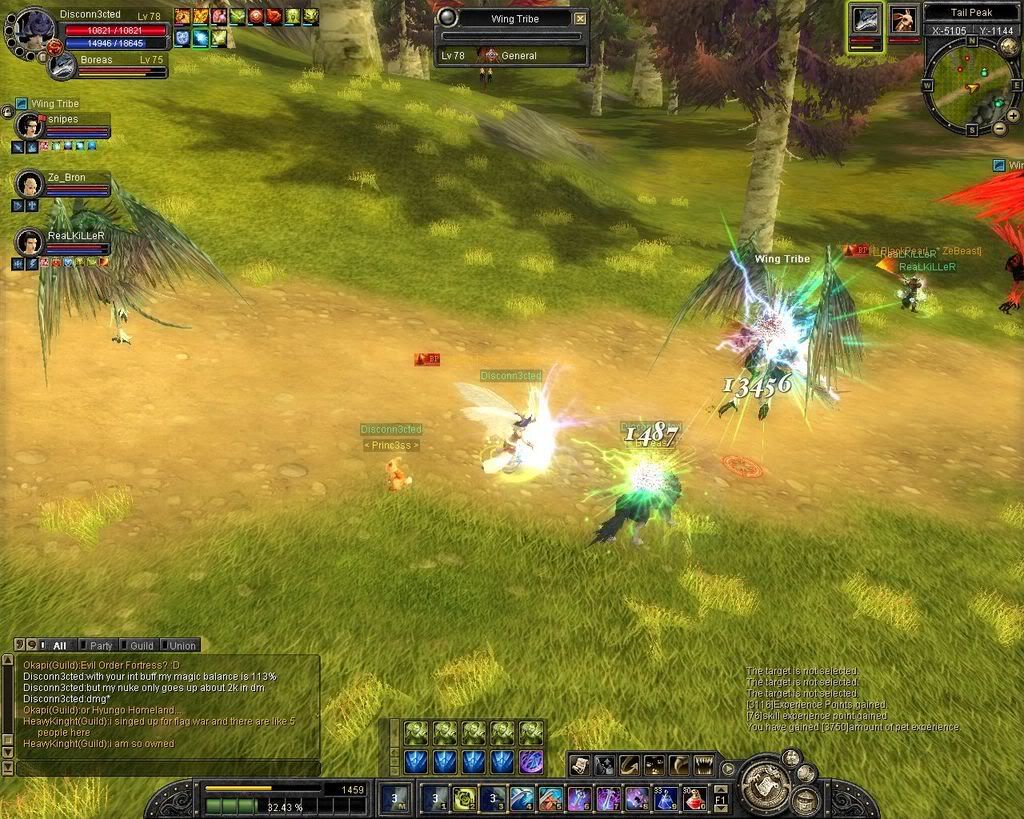Screen dimensions: 1024x819
Task: Switch chat to the Party tab
Action: click(100, 646)
